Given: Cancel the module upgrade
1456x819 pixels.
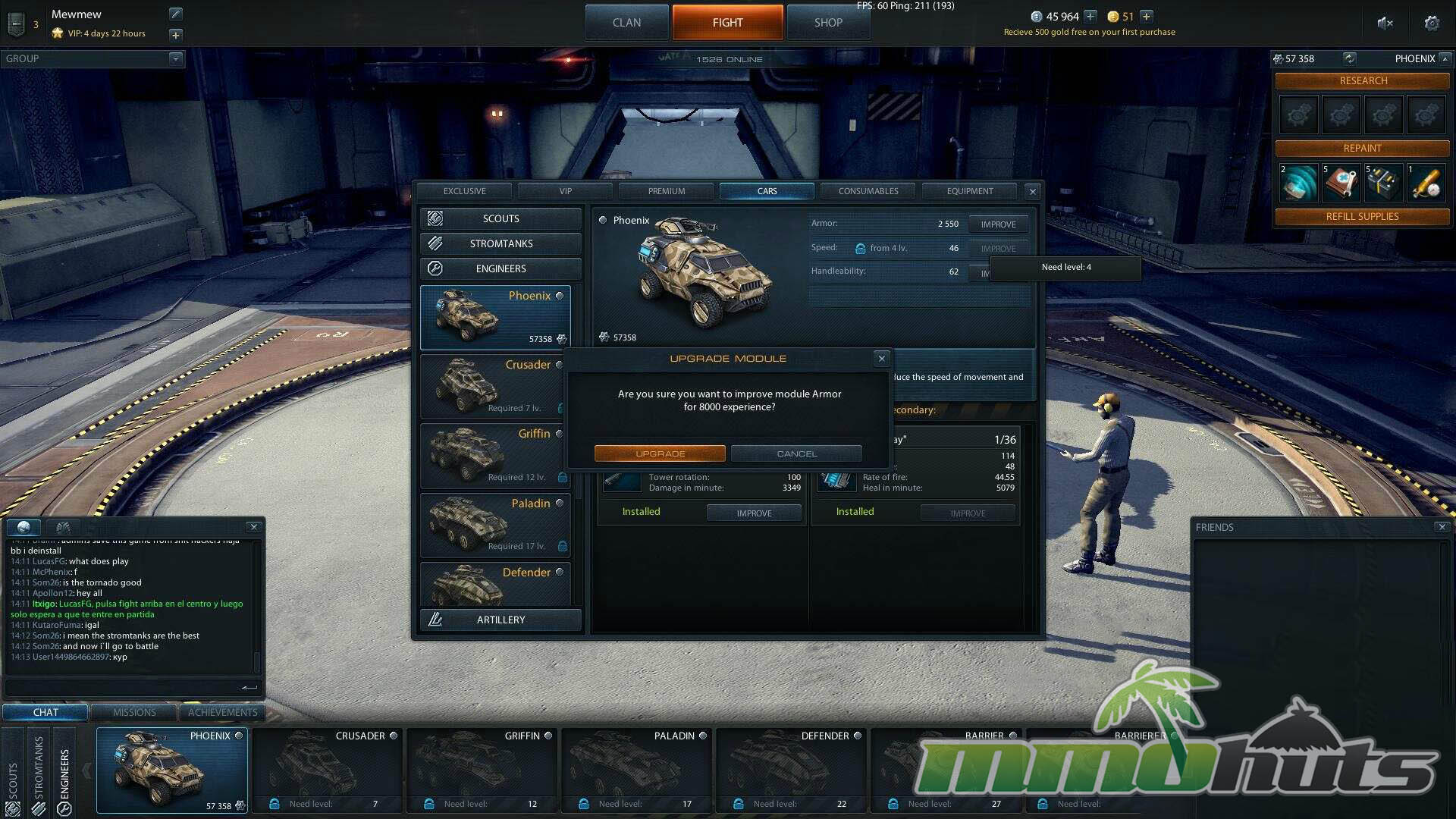Looking at the screenshot, I should click(x=796, y=453).
